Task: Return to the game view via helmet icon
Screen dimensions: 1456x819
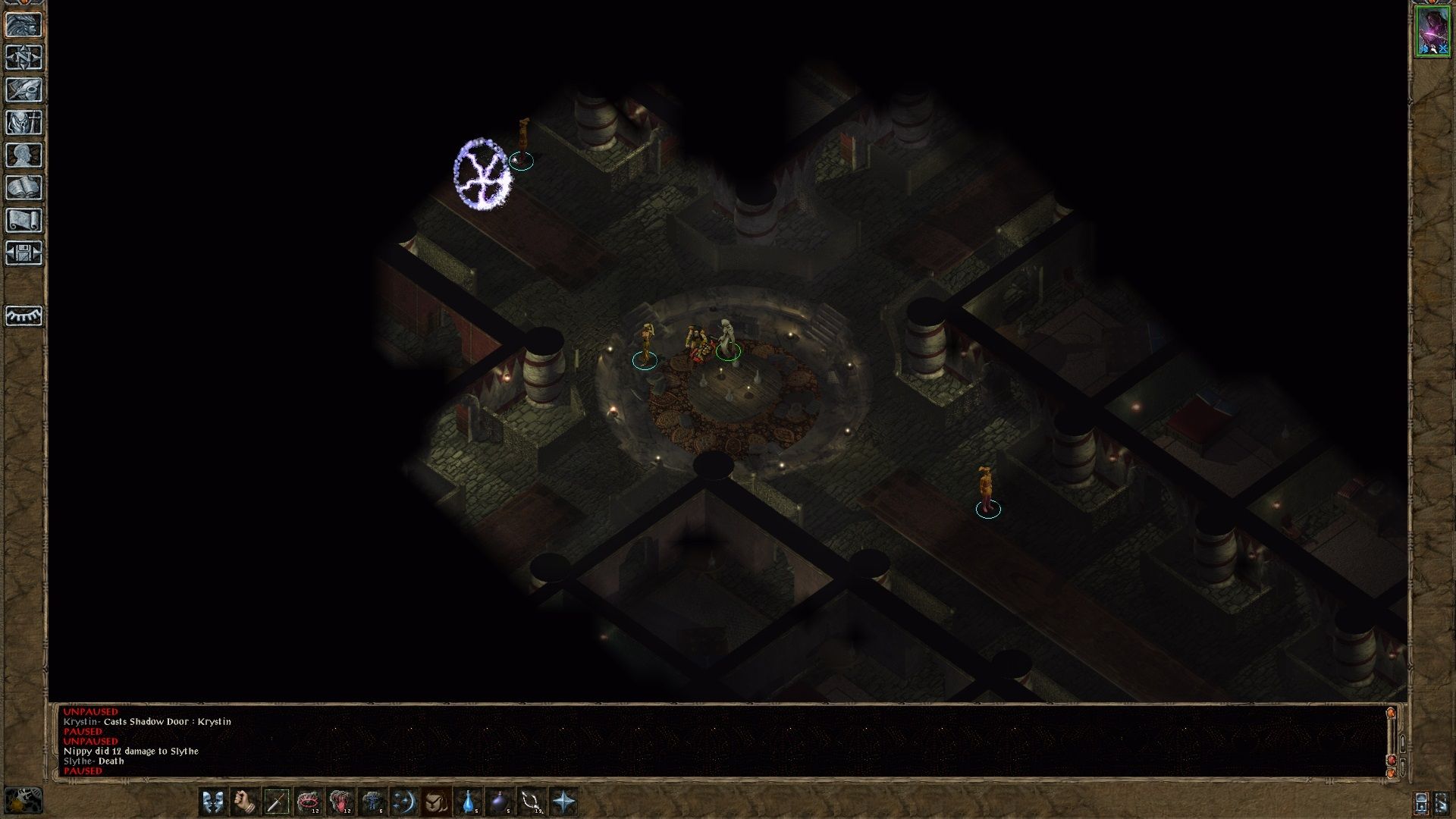Action: [24, 24]
